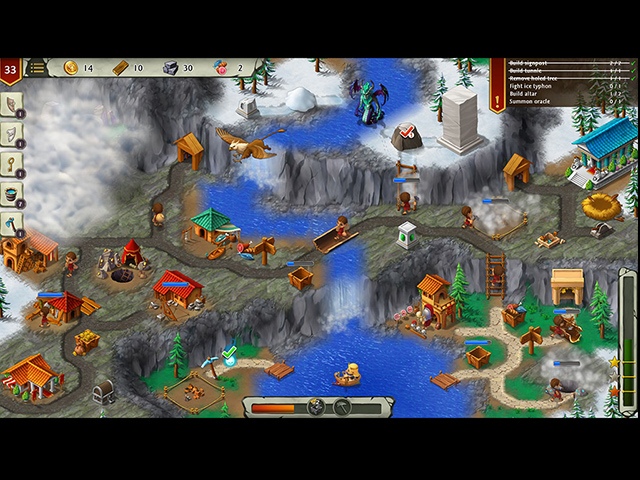Click the red exclamation objectives banner

click(497, 84)
